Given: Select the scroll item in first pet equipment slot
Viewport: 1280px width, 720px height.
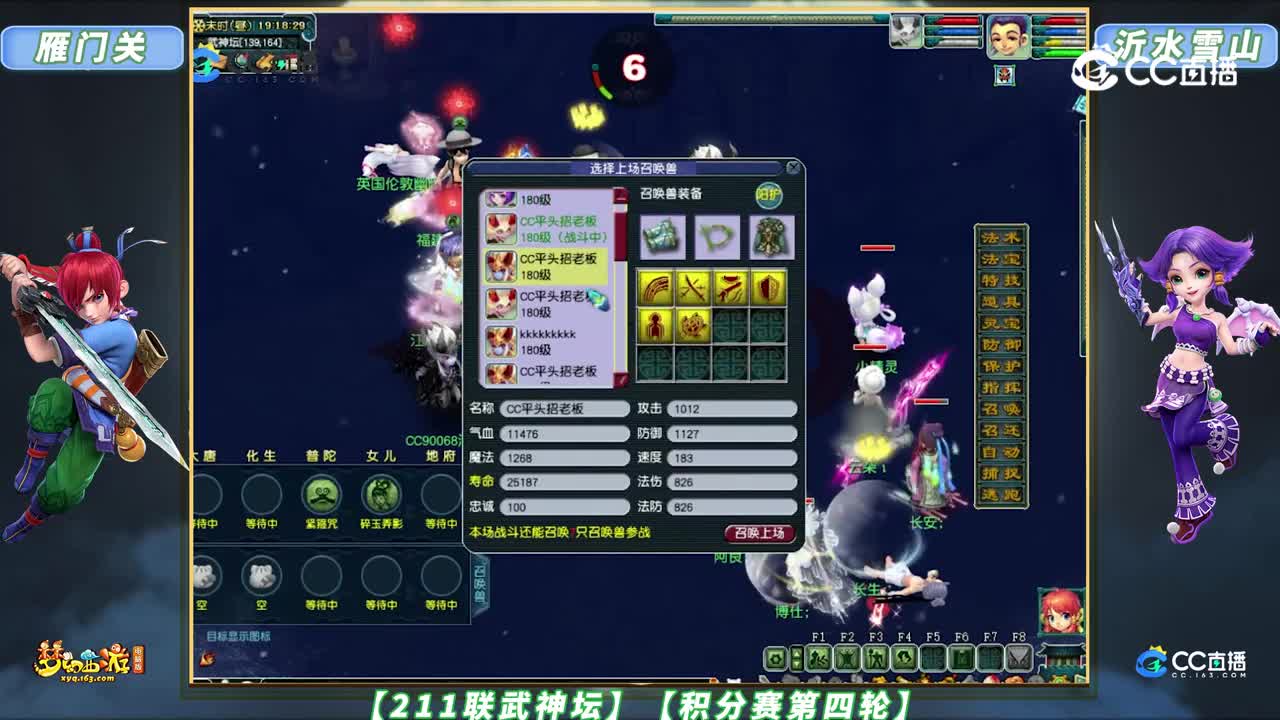Looking at the screenshot, I should 660,237.
